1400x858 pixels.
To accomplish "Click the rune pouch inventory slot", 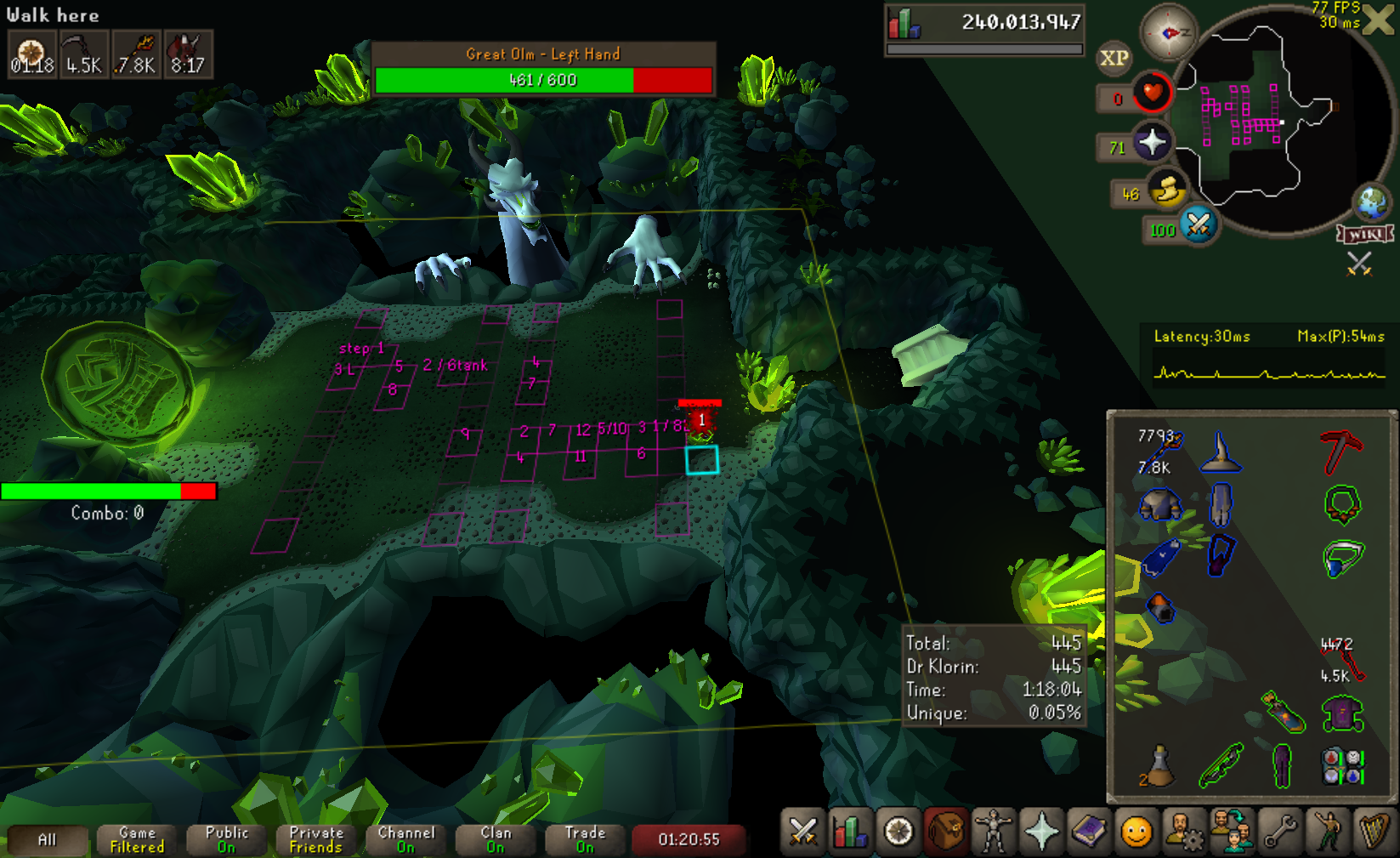I will click(1342, 765).
